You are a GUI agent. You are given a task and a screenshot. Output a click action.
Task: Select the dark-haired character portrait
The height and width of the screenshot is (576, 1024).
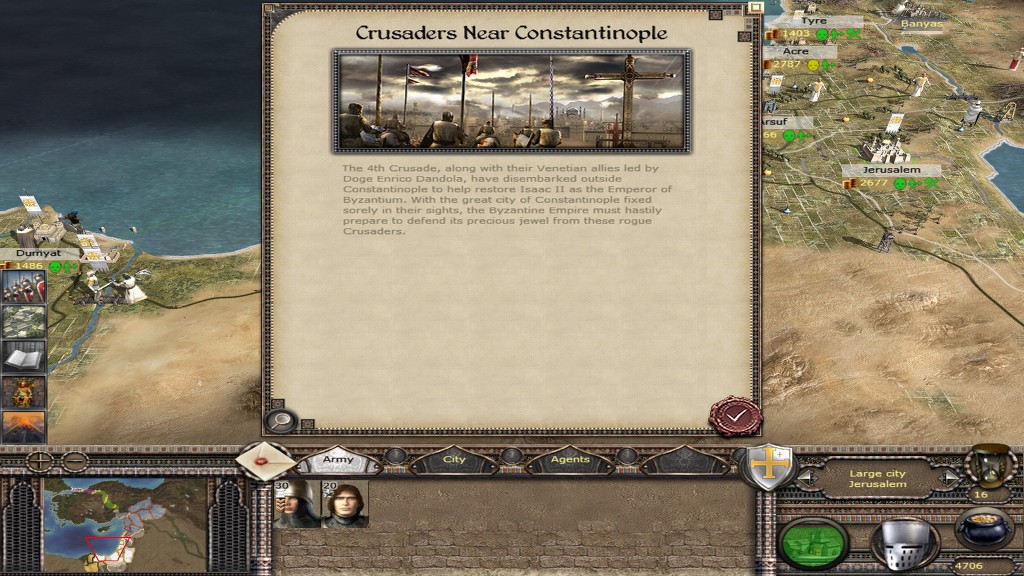344,504
